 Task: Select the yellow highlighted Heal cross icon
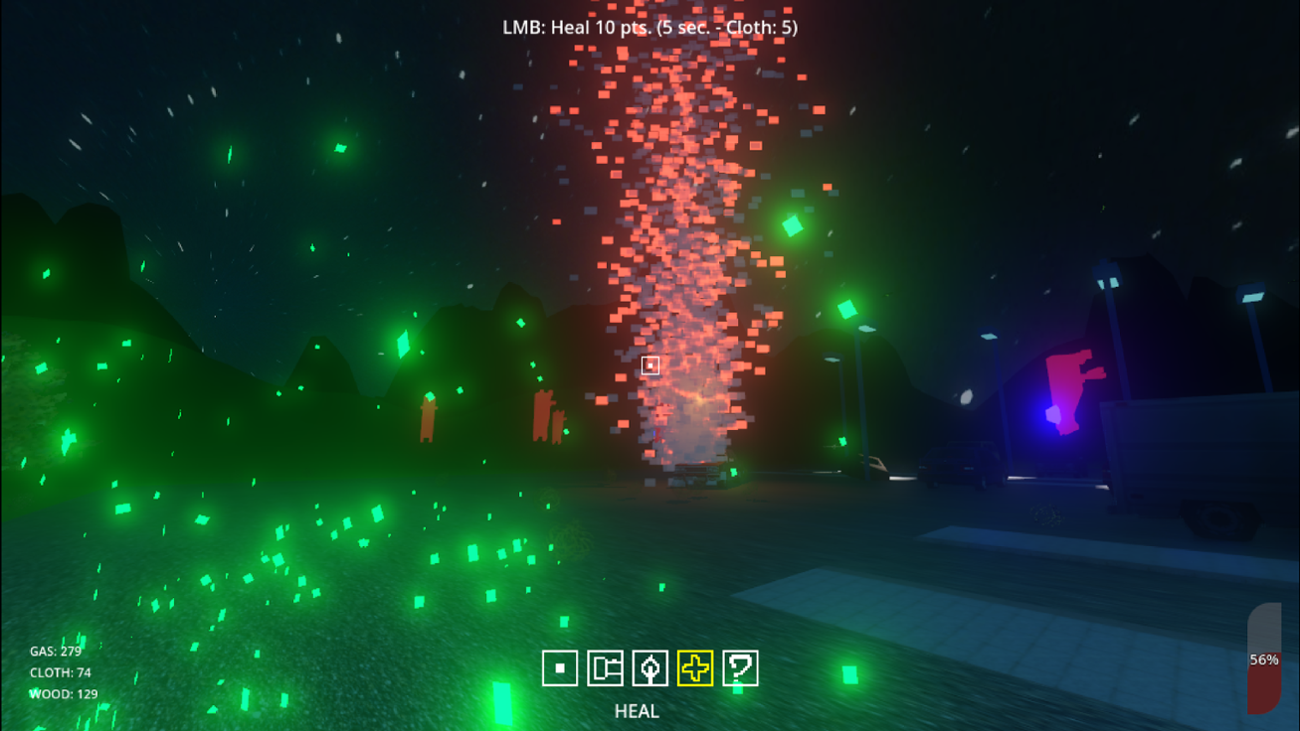point(696,668)
